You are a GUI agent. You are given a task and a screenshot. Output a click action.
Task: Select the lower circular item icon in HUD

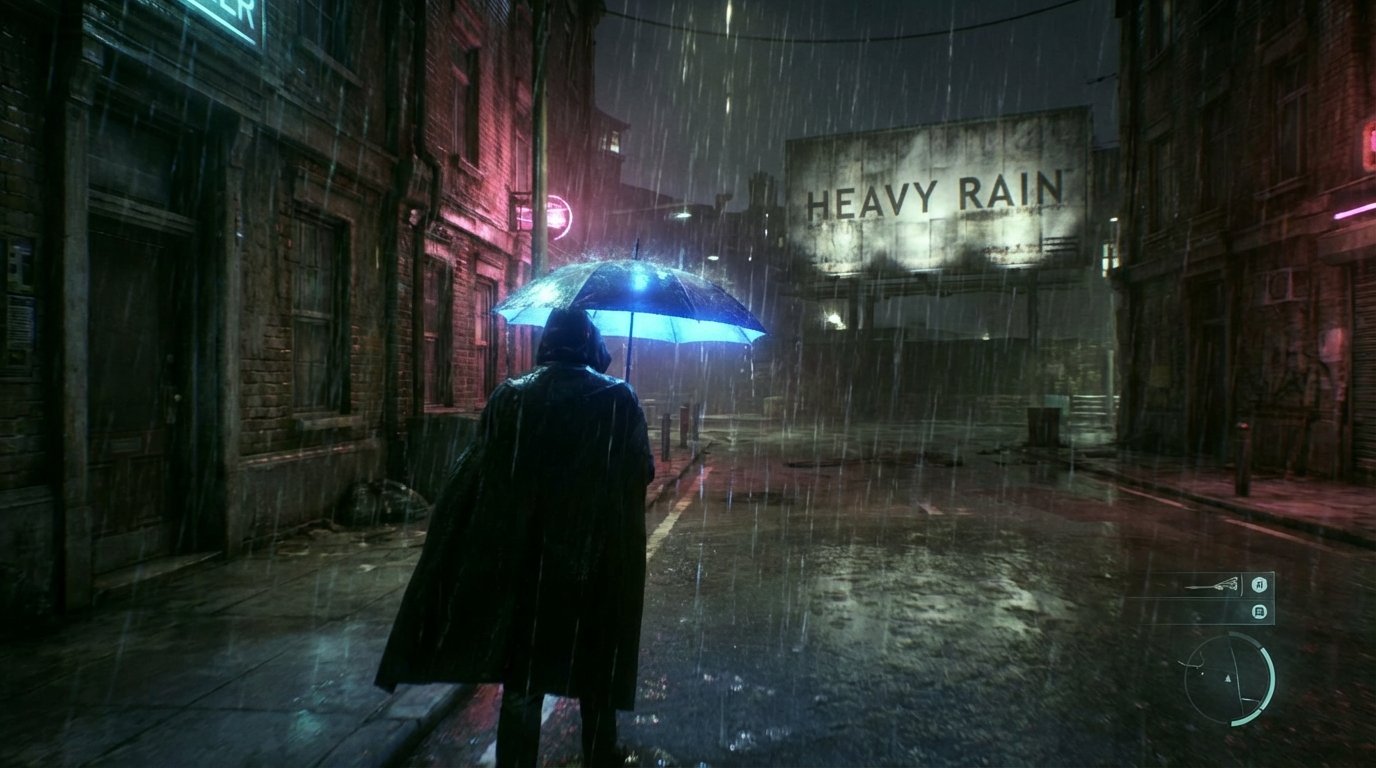(x=1260, y=611)
